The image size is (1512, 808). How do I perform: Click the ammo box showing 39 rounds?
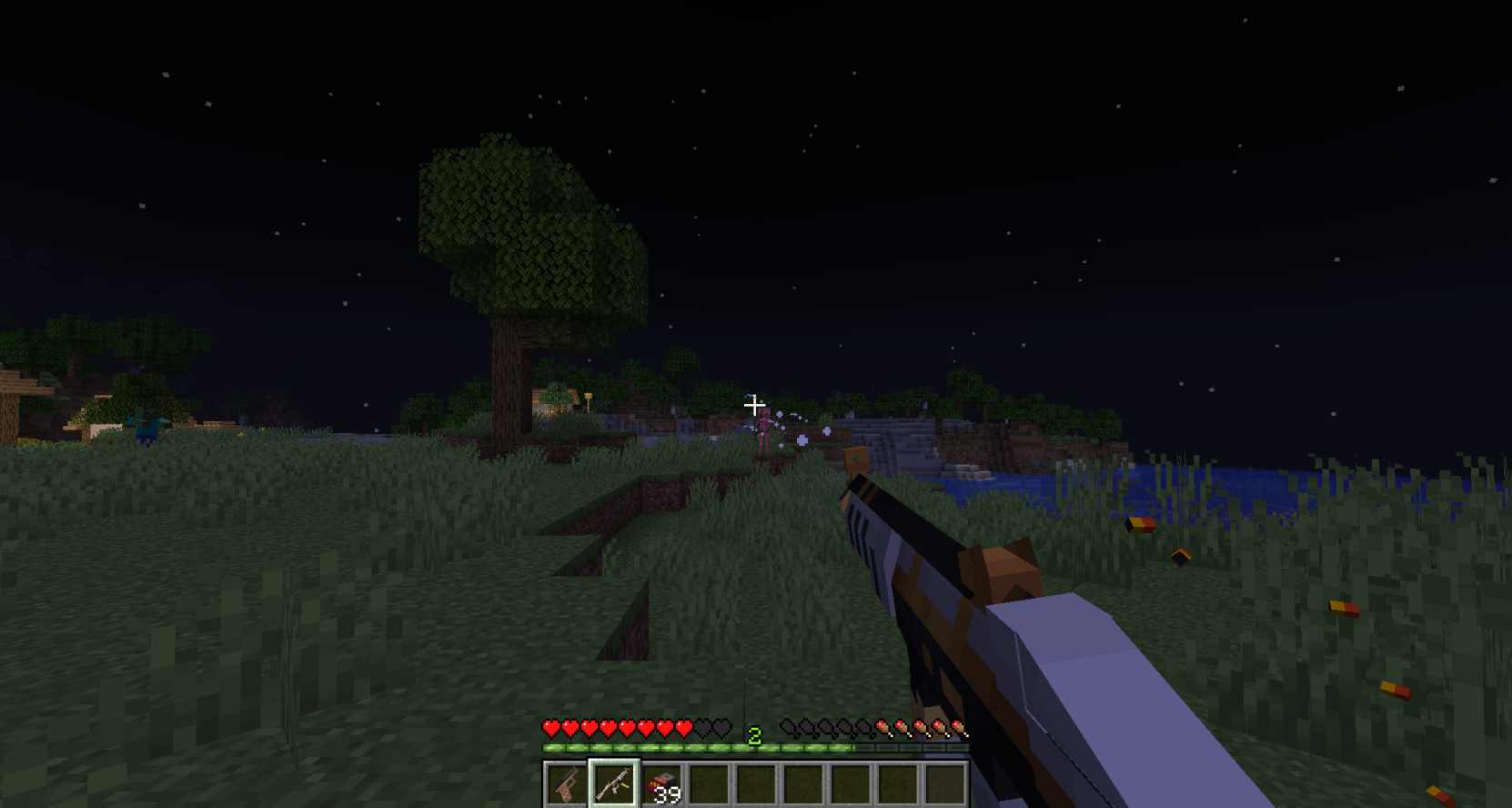660,783
